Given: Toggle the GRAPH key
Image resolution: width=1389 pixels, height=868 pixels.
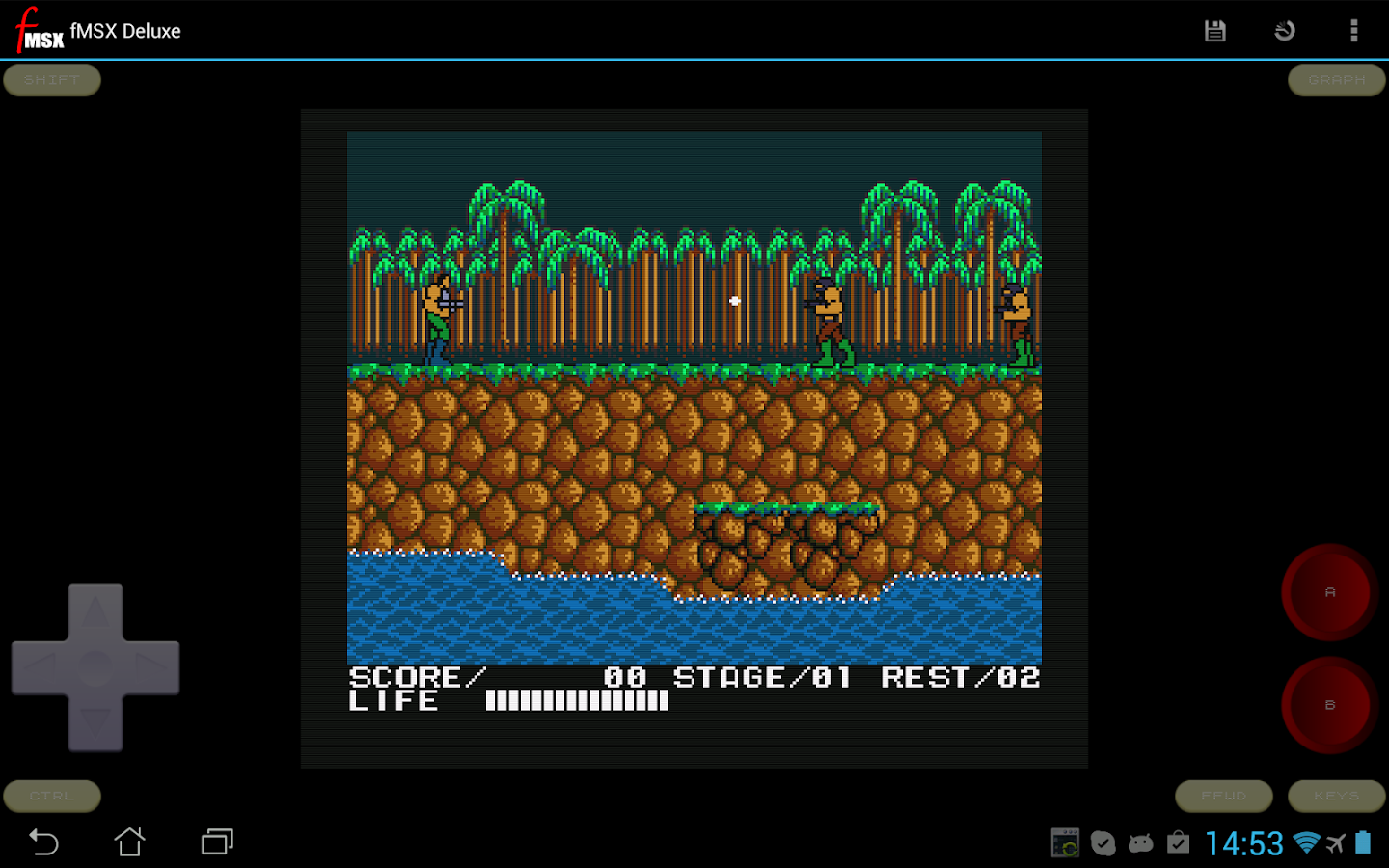Looking at the screenshot, I should (x=1336, y=80).
